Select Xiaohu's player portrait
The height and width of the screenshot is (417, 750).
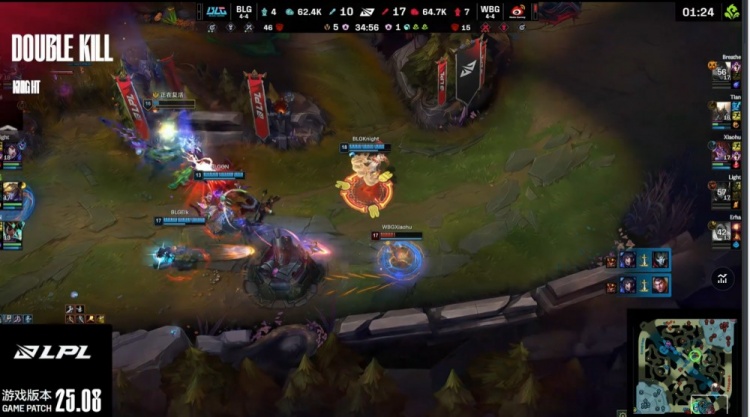(722, 153)
